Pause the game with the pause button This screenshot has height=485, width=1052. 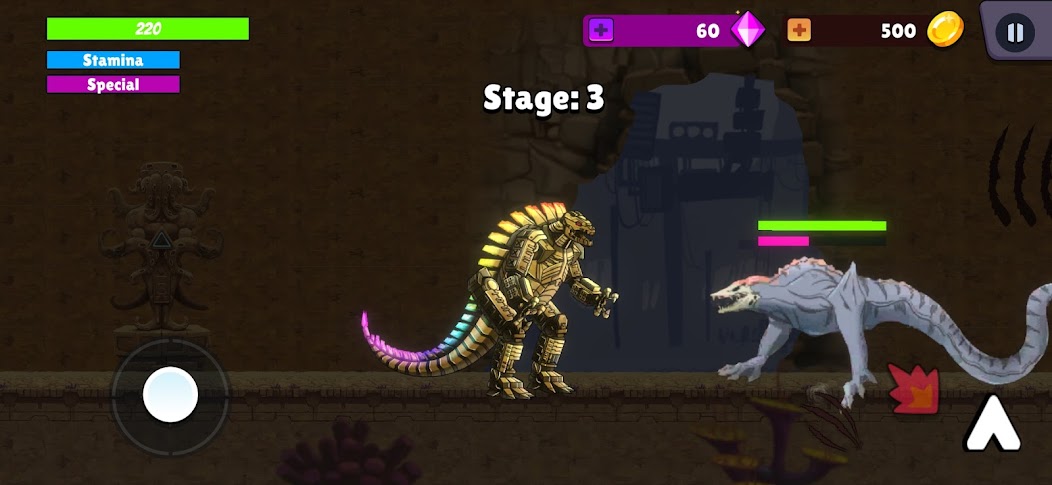[x=1015, y=32]
